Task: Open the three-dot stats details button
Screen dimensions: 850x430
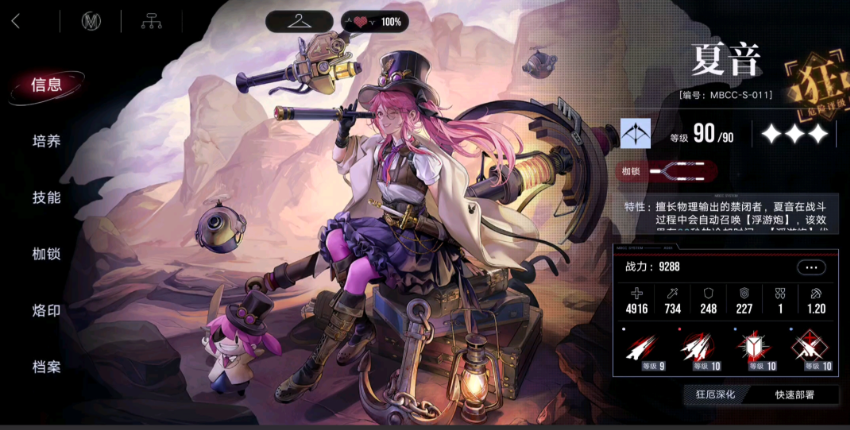Action: [811, 267]
